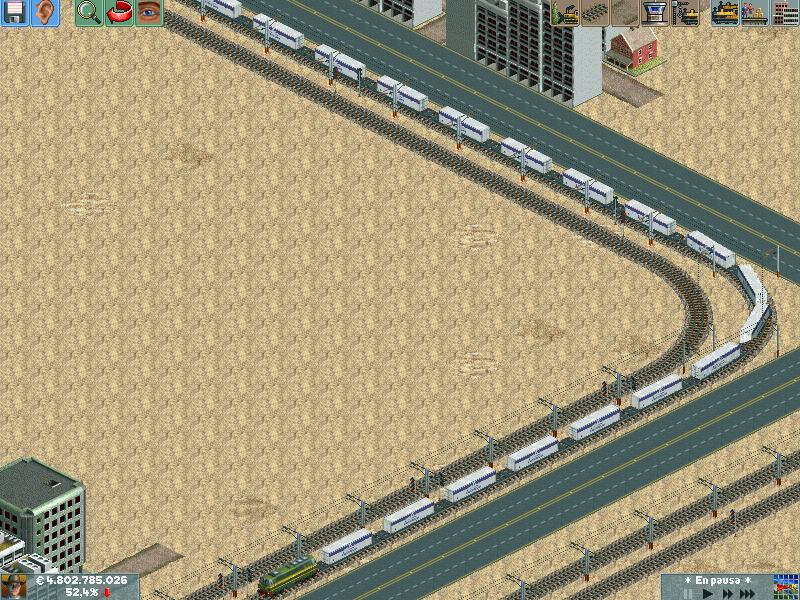The height and width of the screenshot is (600, 800).
Task: Open company finances from the money display
Action: [82, 580]
